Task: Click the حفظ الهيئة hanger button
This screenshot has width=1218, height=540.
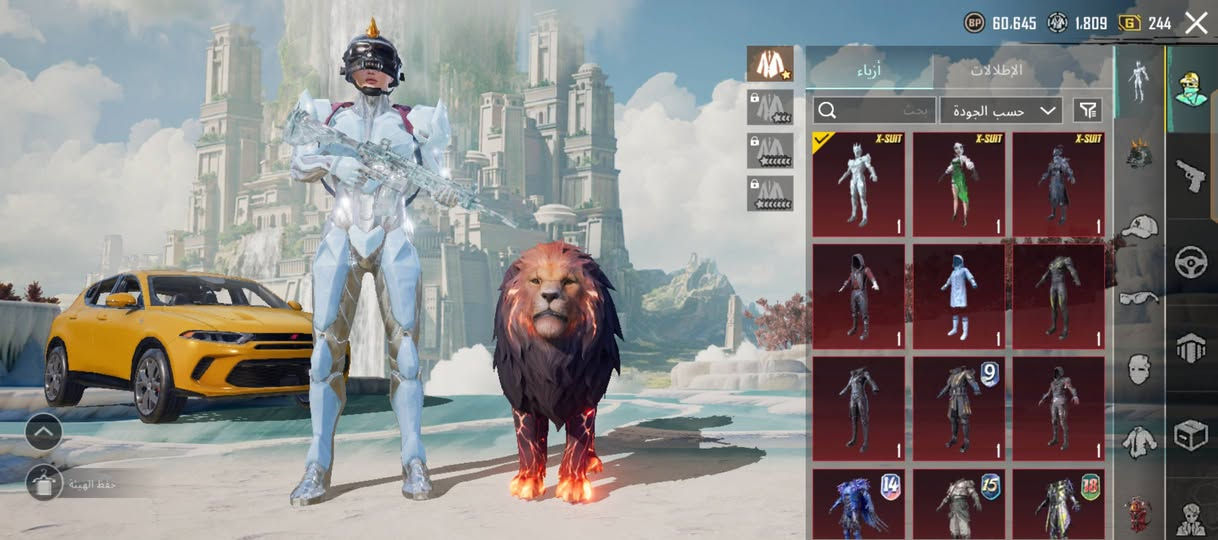Action: click(45, 484)
